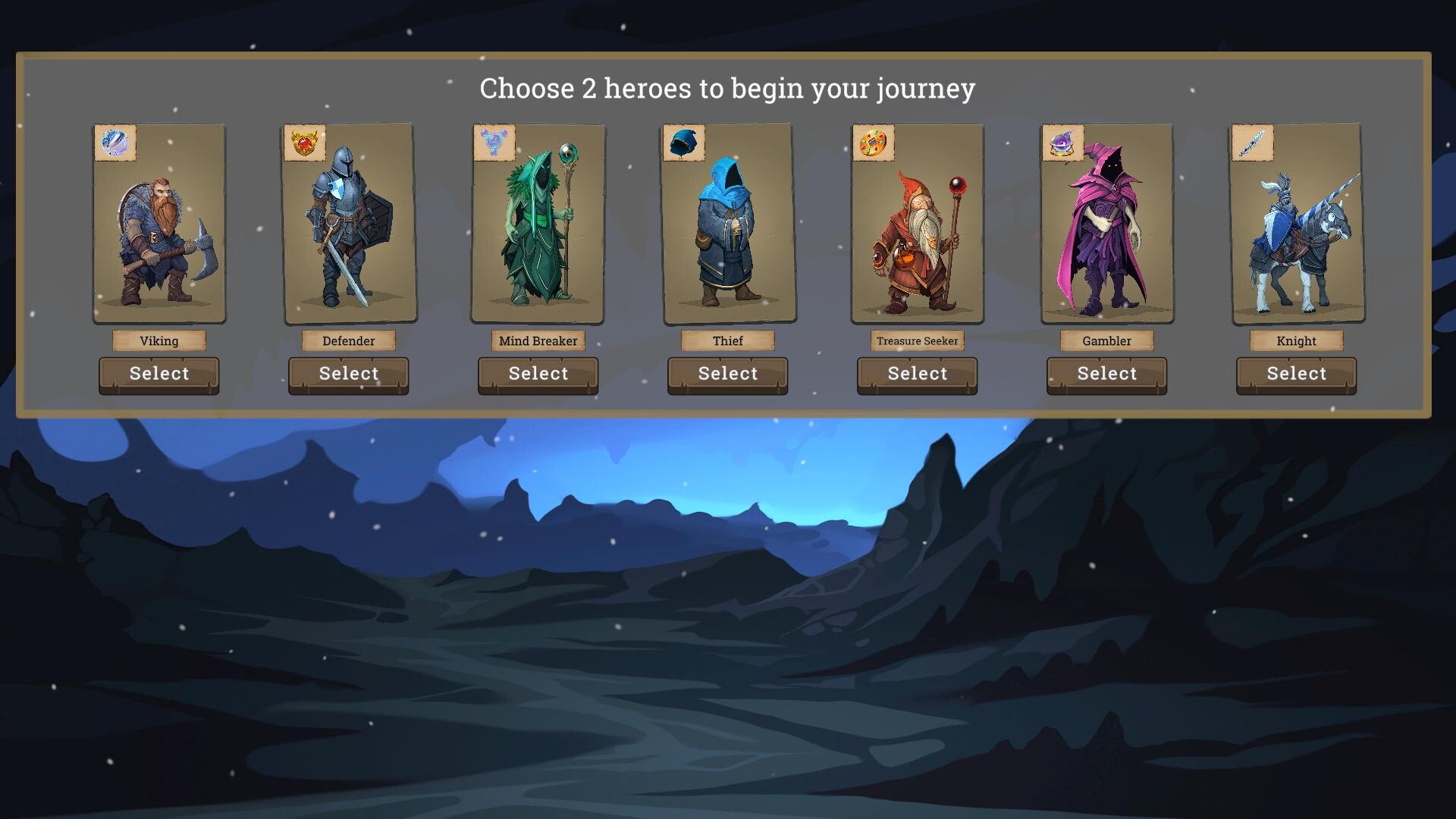Screen dimensions: 1456x819
Task: Click the Thief's blue hood ability icon
Action: tap(684, 143)
